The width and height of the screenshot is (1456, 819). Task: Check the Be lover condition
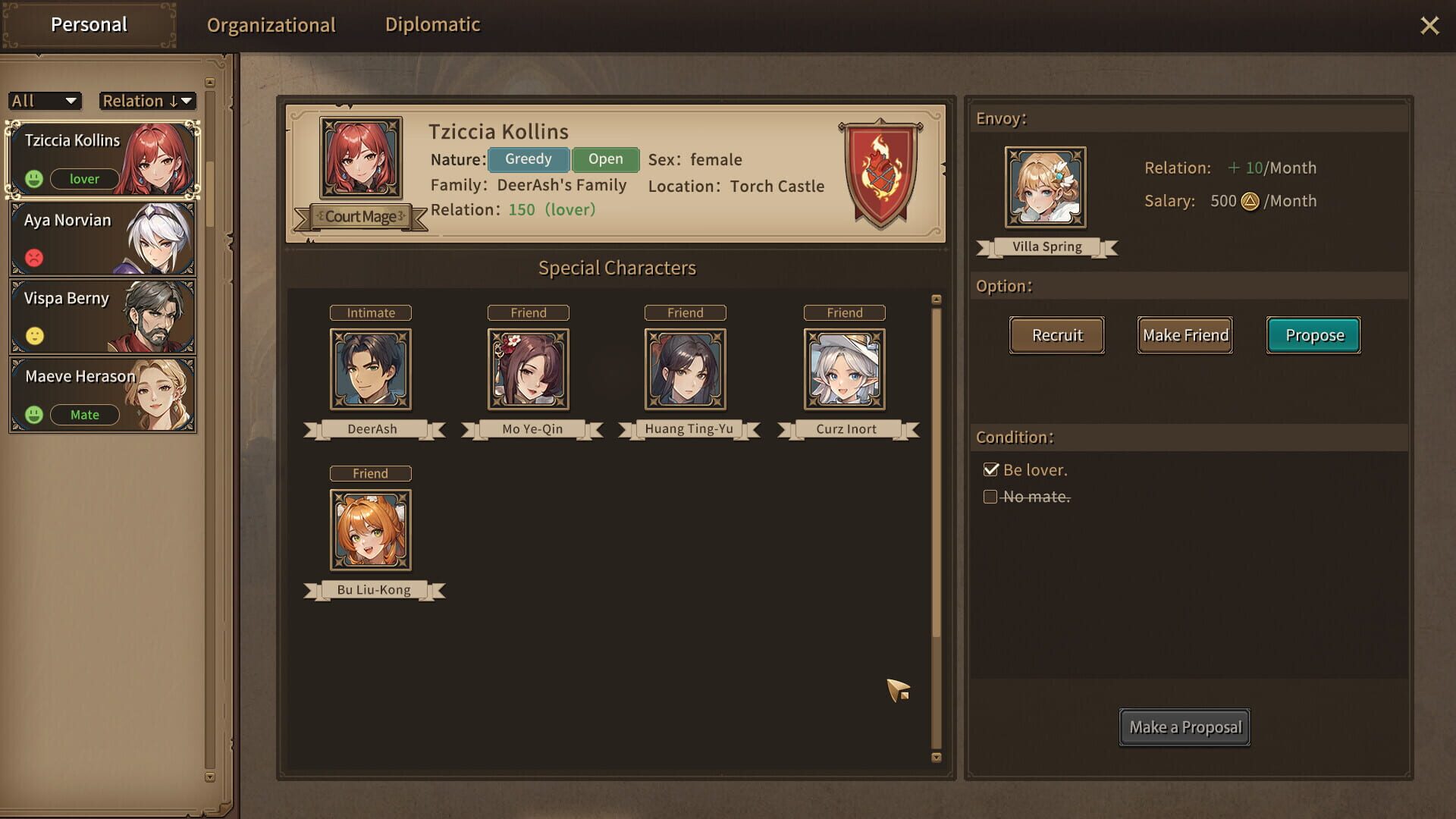991,469
